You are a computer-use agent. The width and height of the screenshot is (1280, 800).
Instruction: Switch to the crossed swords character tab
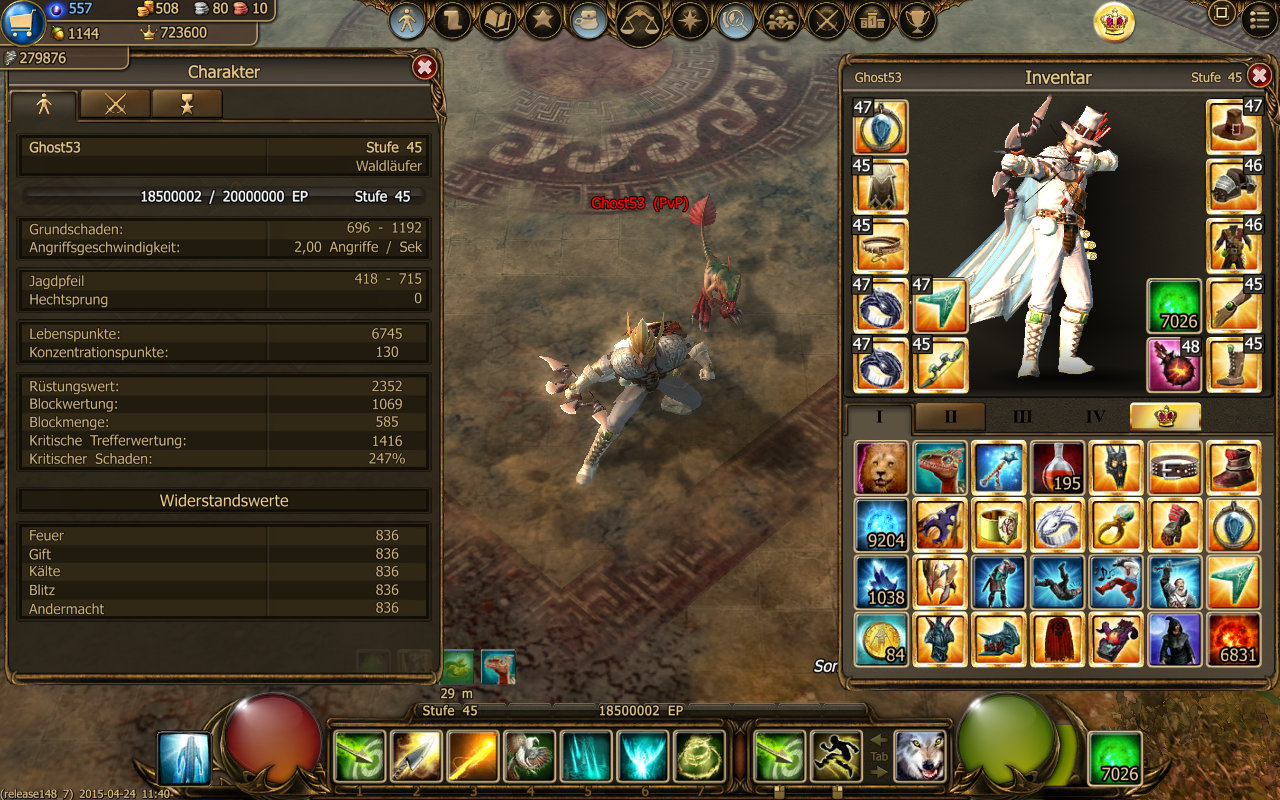(x=115, y=104)
